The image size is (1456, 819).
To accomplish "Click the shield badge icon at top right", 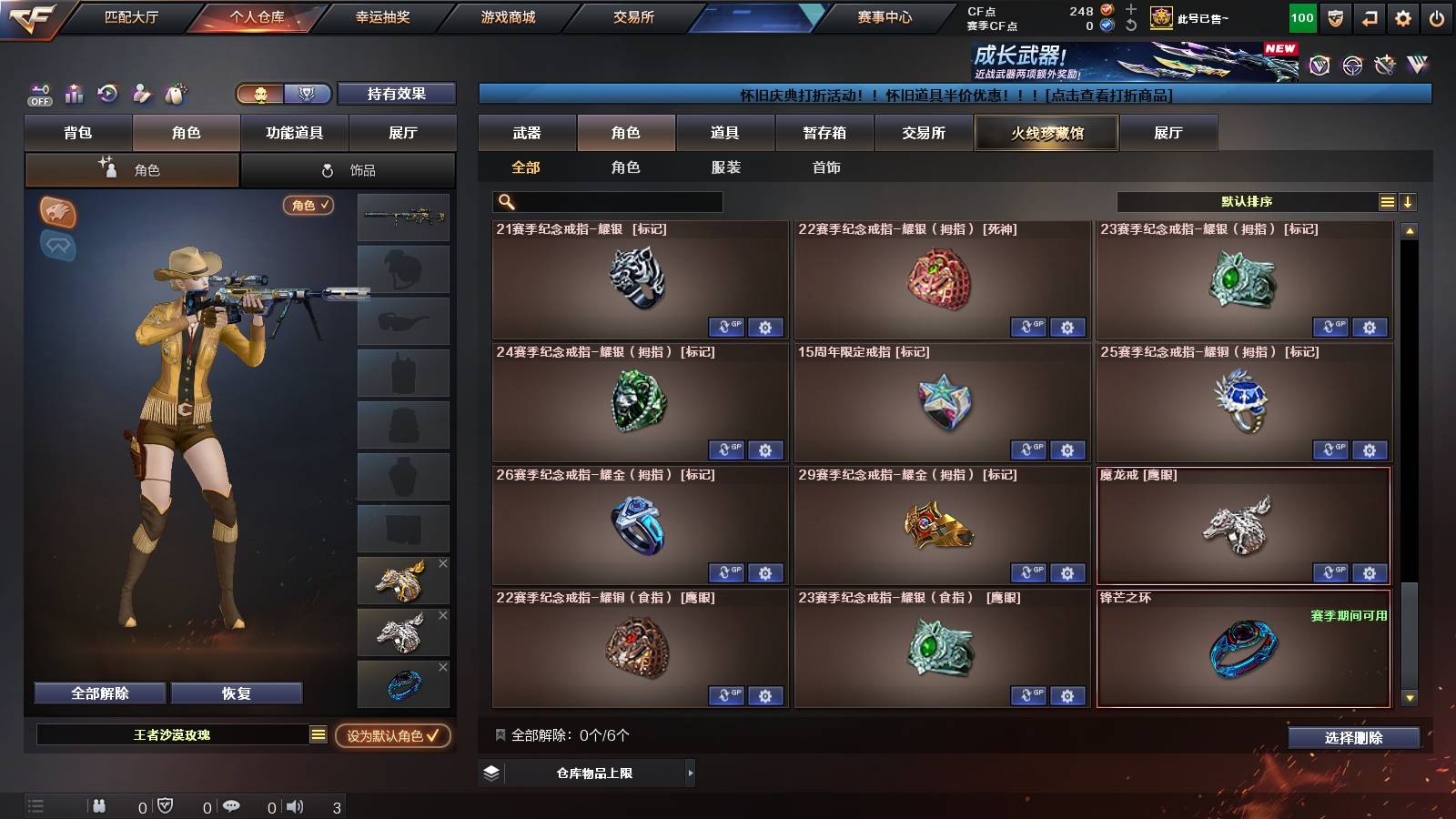I will point(1334,16).
